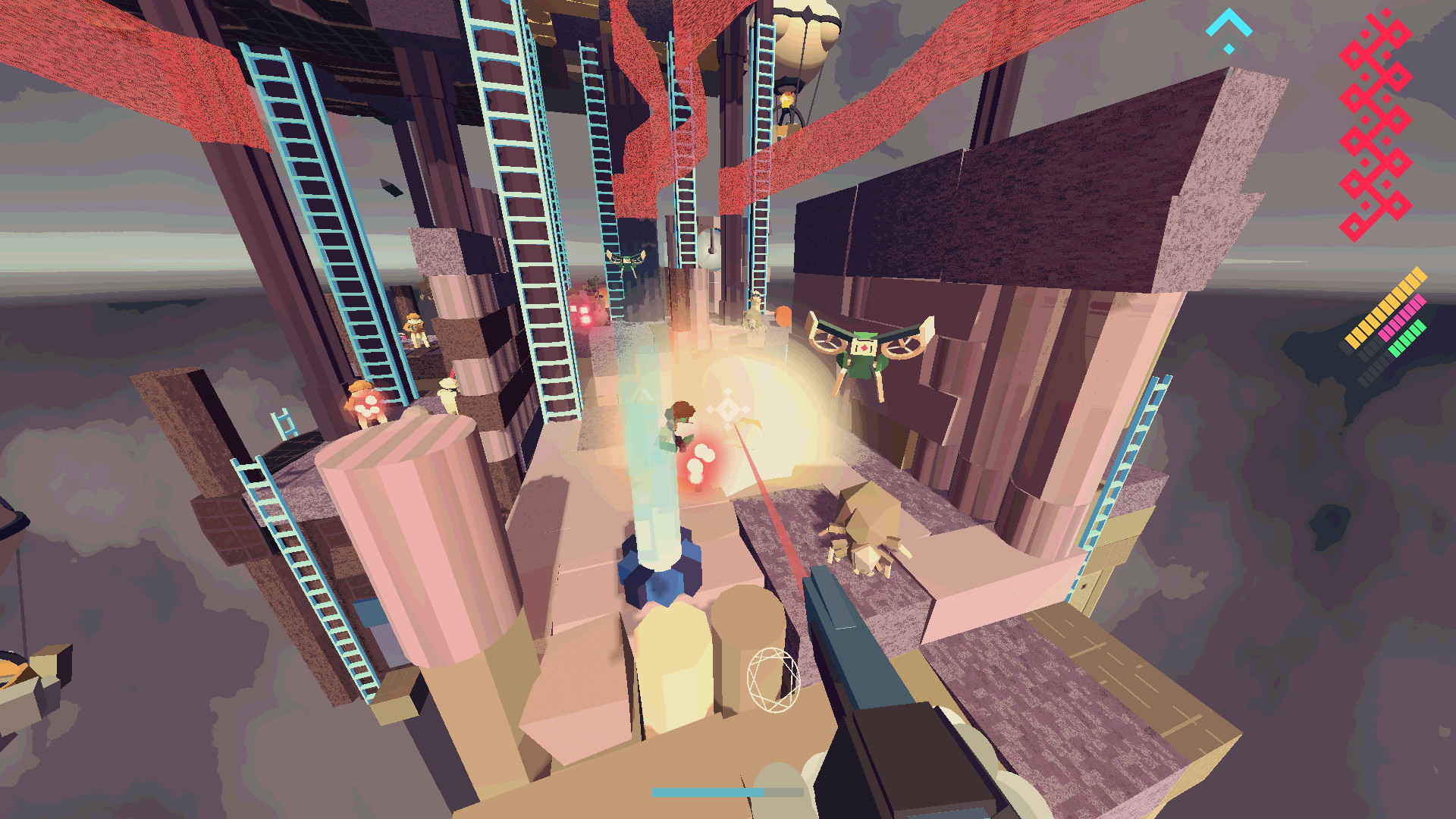Click the white diamond objective marker
The image size is (1456, 819).
[x=726, y=410]
